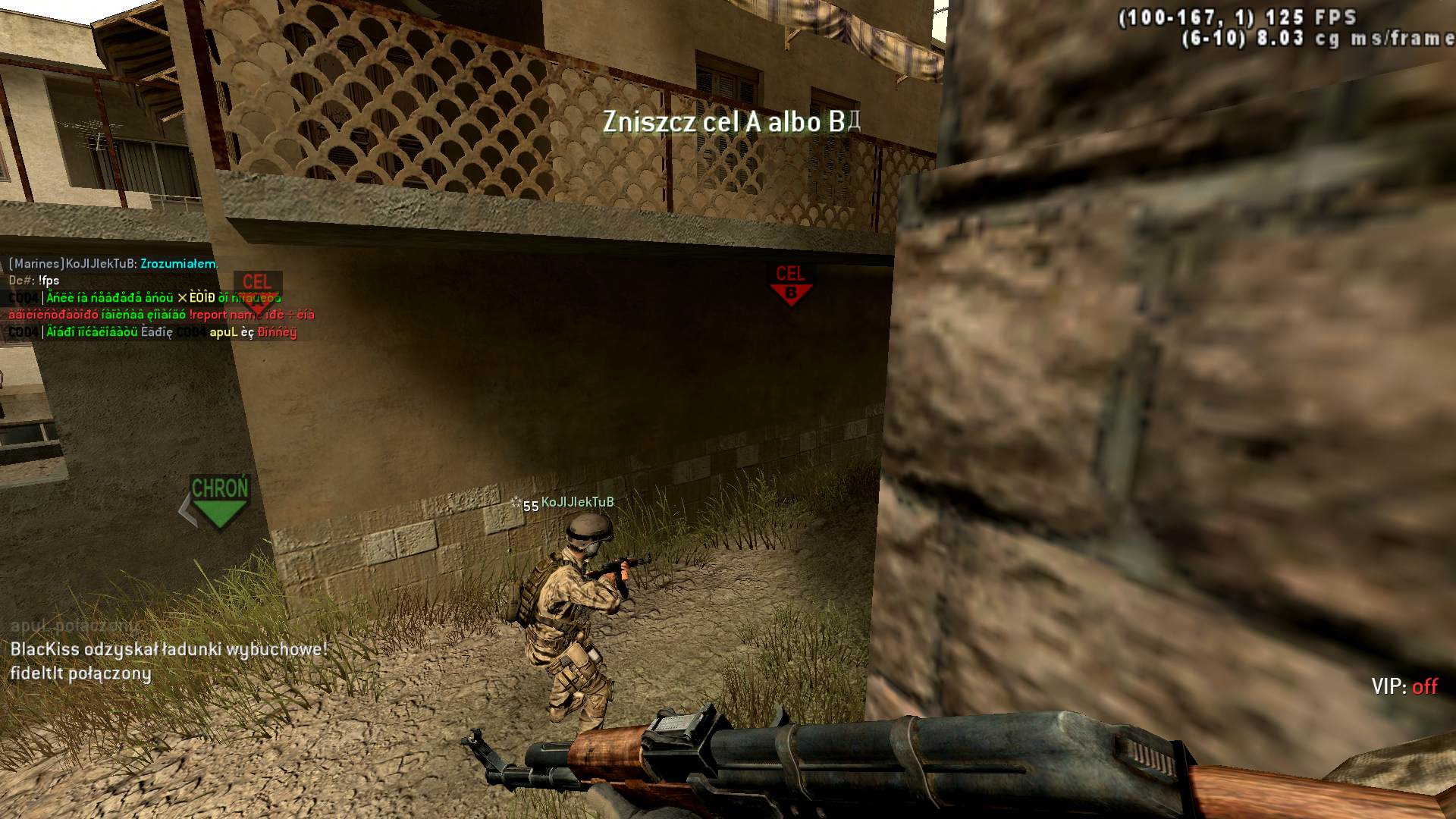
Task: Click the KoJIJIekTuB teammate name tag
Action: pyautogui.click(x=577, y=502)
